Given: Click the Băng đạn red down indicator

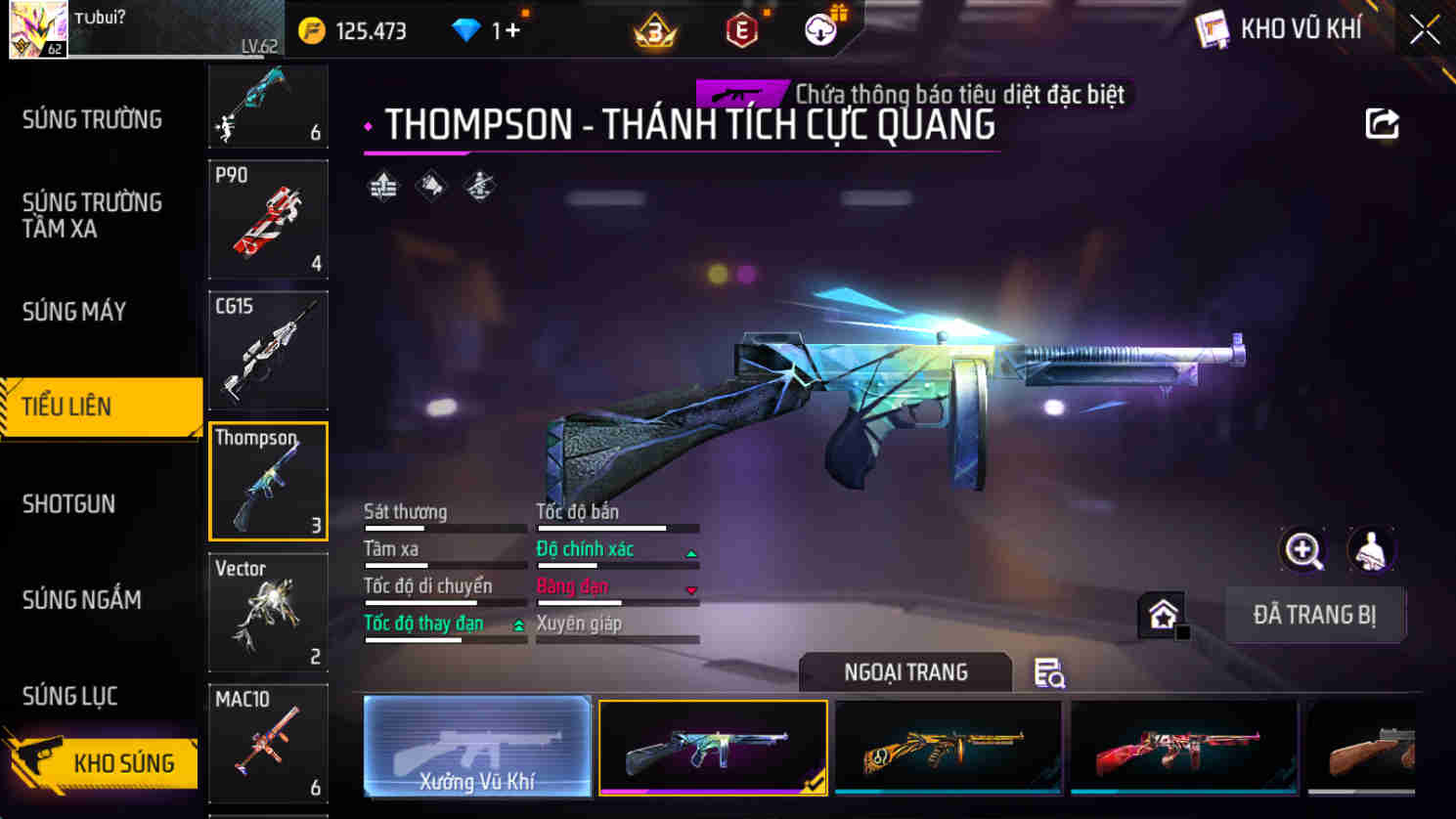Looking at the screenshot, I should [692, 588].
